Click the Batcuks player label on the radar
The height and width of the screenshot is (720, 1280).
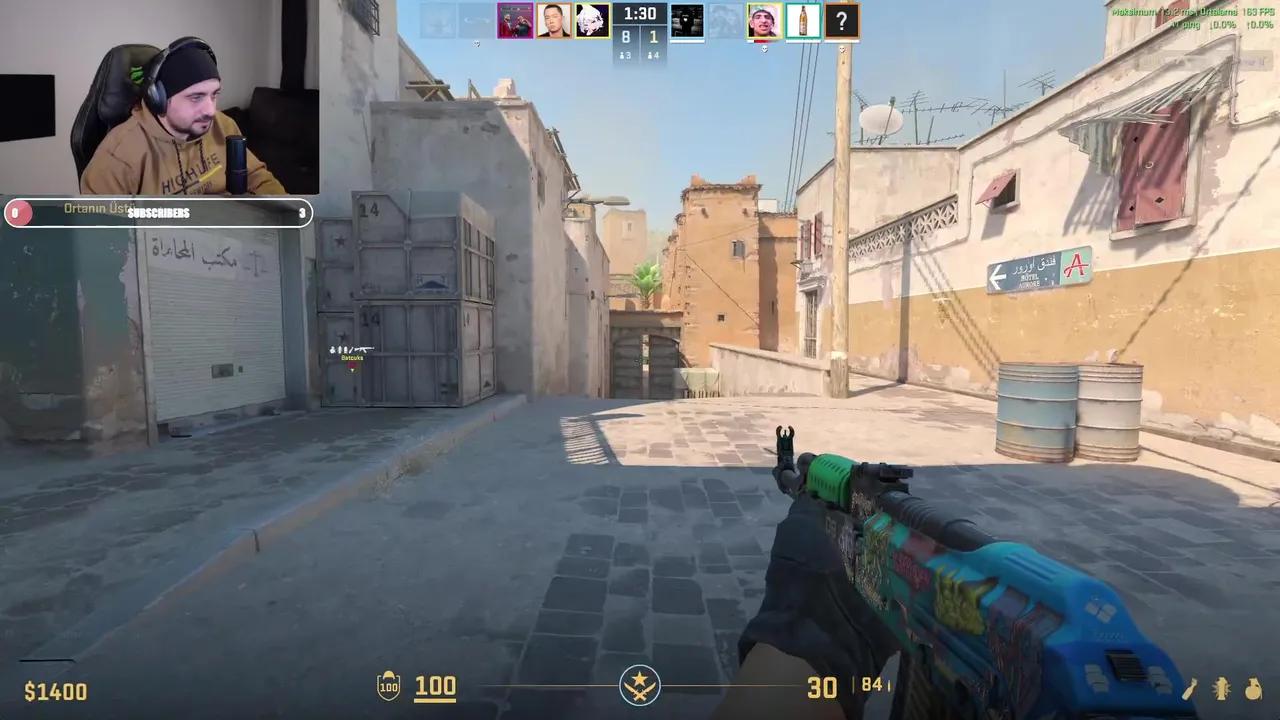tap(352, 358)
